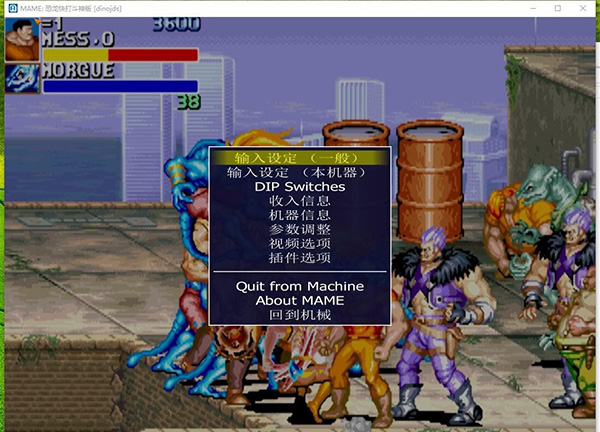Open the DIP Switches menu entry
The width and height of the screenshot is (600, 432).
tap(299, 187)
